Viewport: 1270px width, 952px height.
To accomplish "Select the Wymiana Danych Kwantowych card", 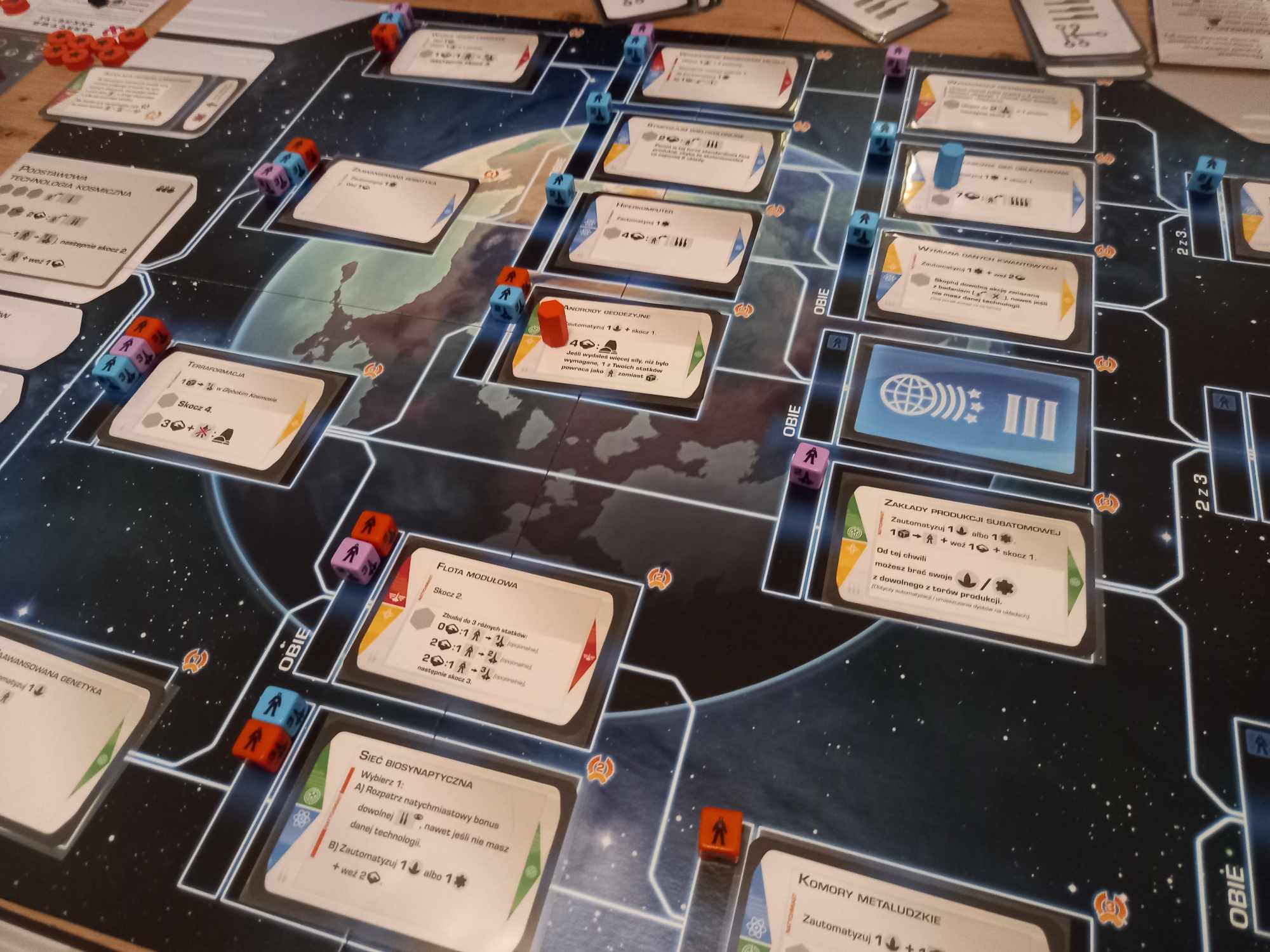I will click(978, 286).
